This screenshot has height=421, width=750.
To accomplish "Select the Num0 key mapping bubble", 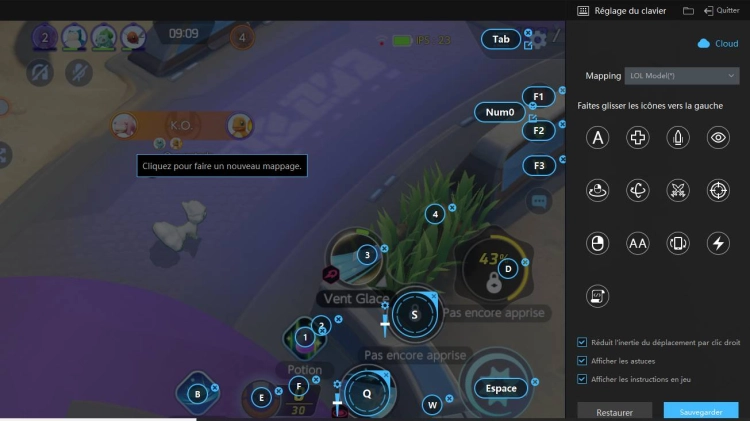I will 499,112.
